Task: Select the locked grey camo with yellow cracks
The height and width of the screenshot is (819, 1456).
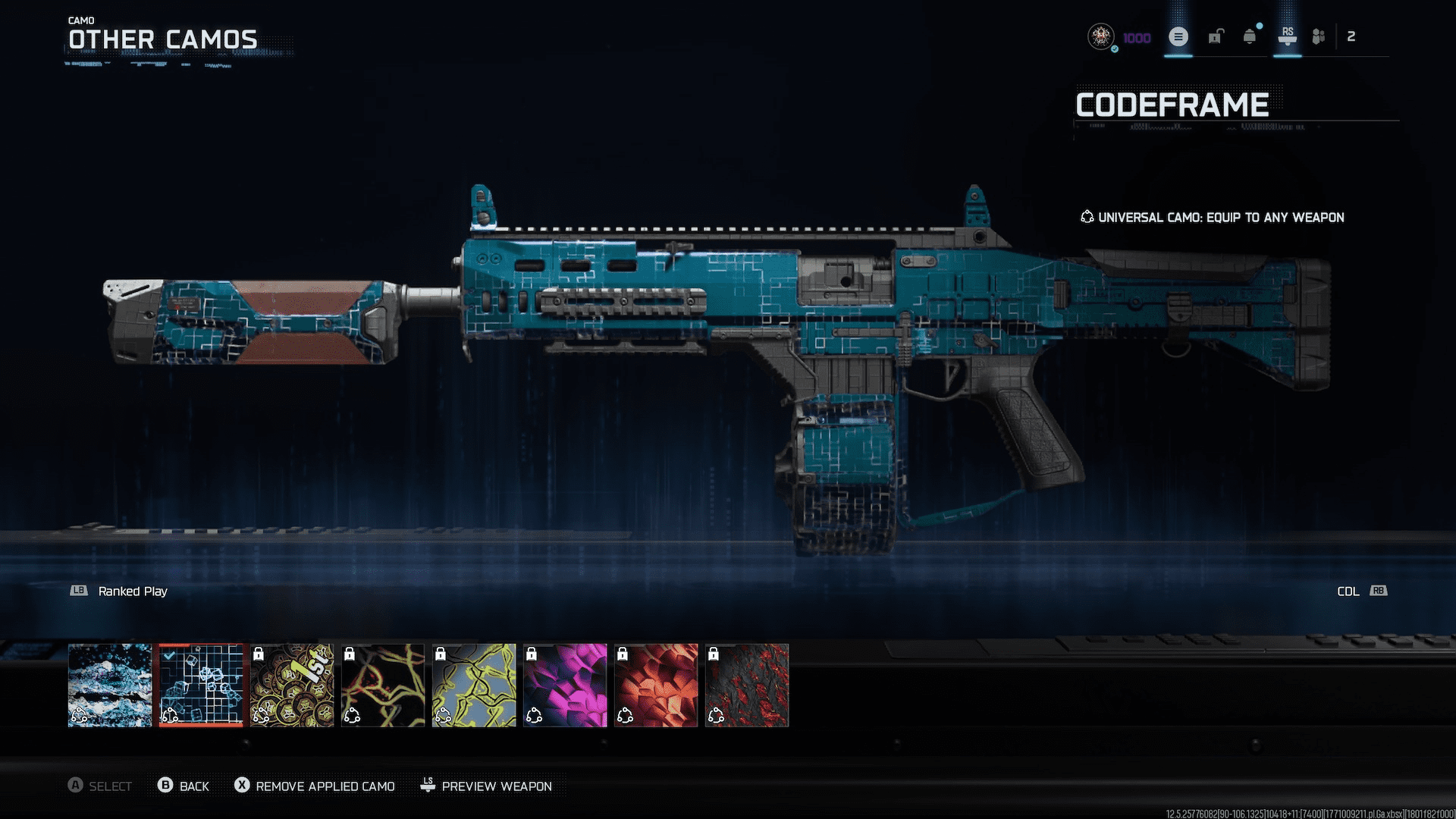Action: (474, 685)
